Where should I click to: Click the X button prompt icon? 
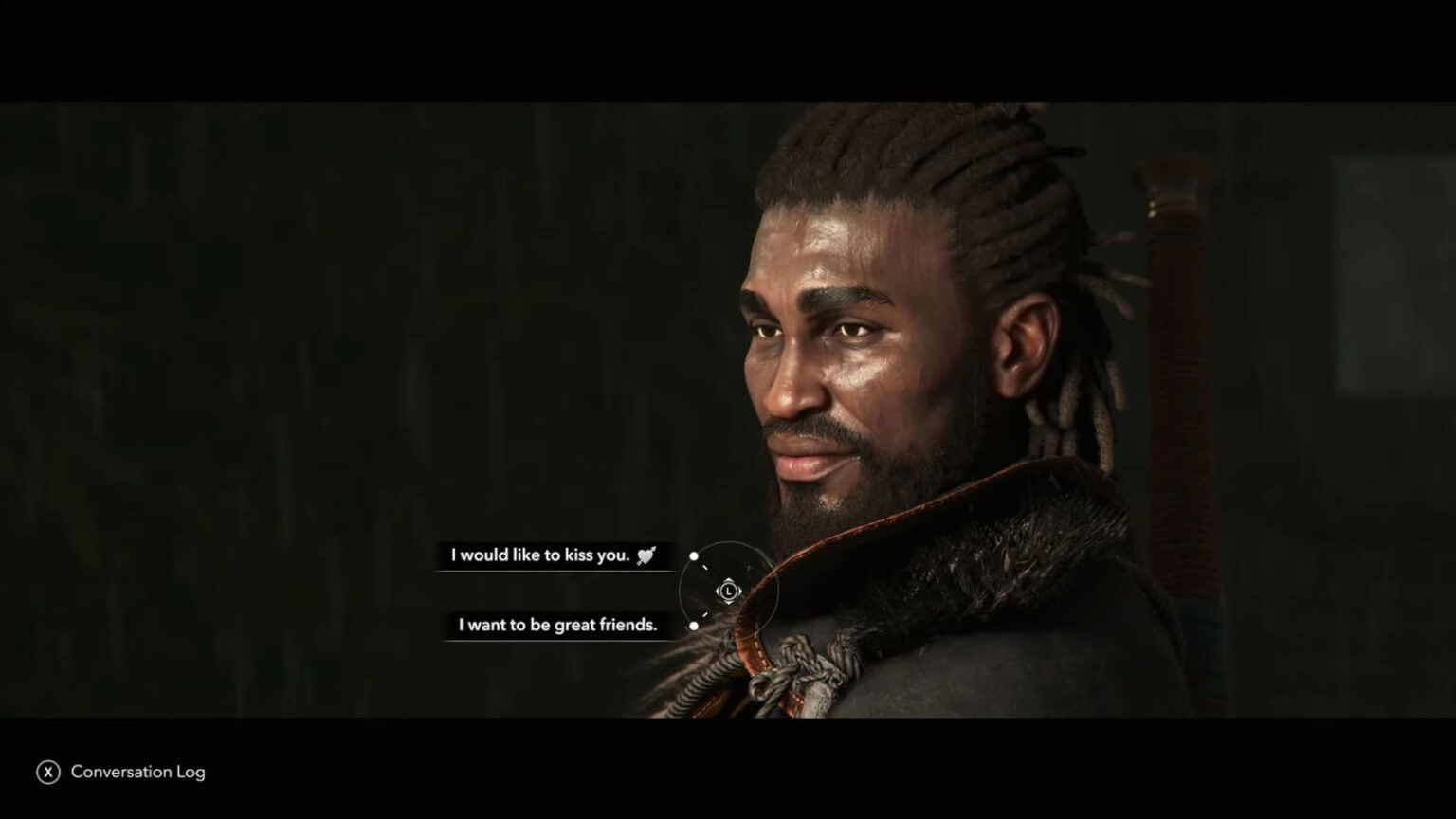point(46,772)
